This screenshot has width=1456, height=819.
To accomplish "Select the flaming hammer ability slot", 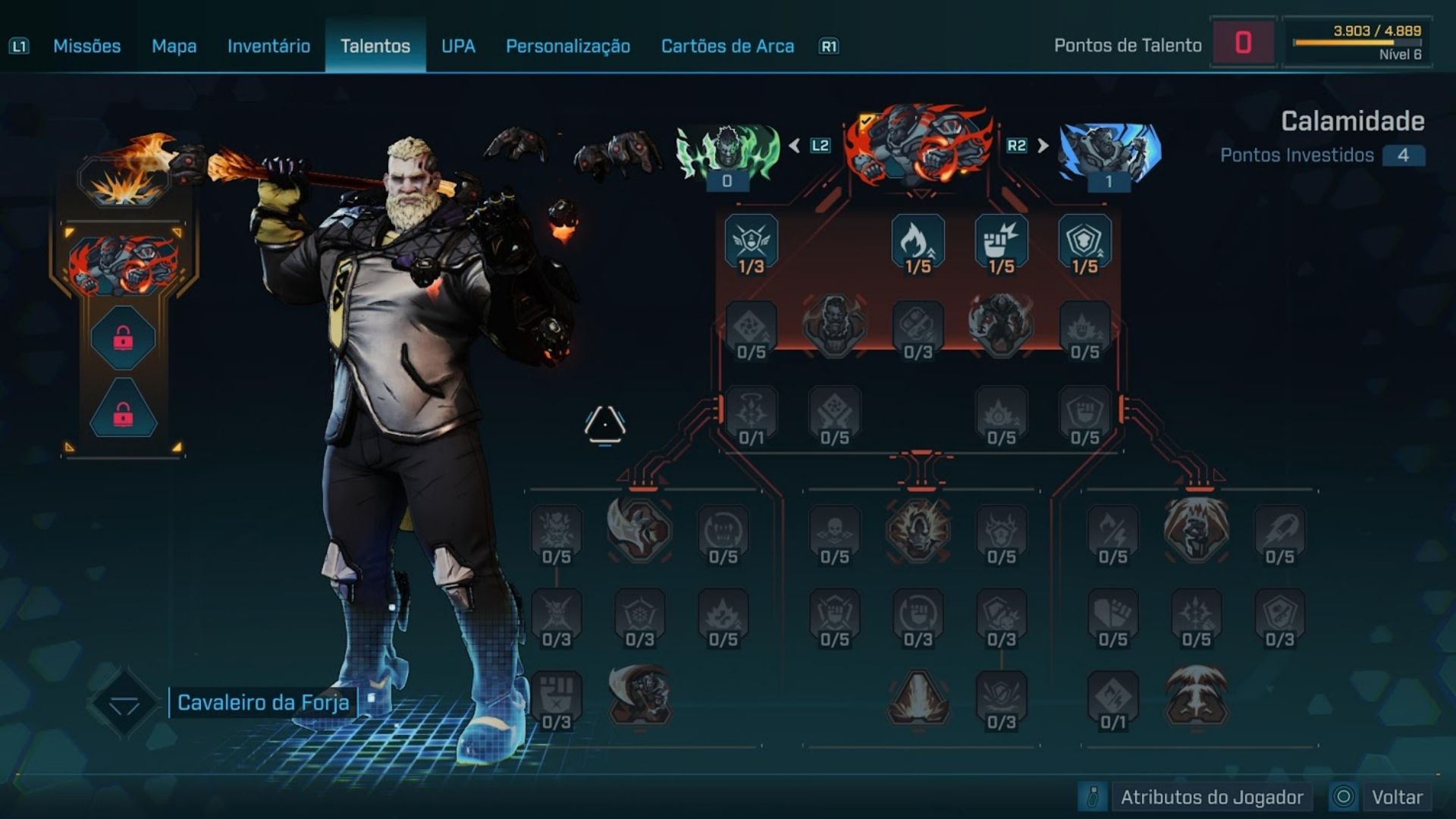I will [124, 173].
